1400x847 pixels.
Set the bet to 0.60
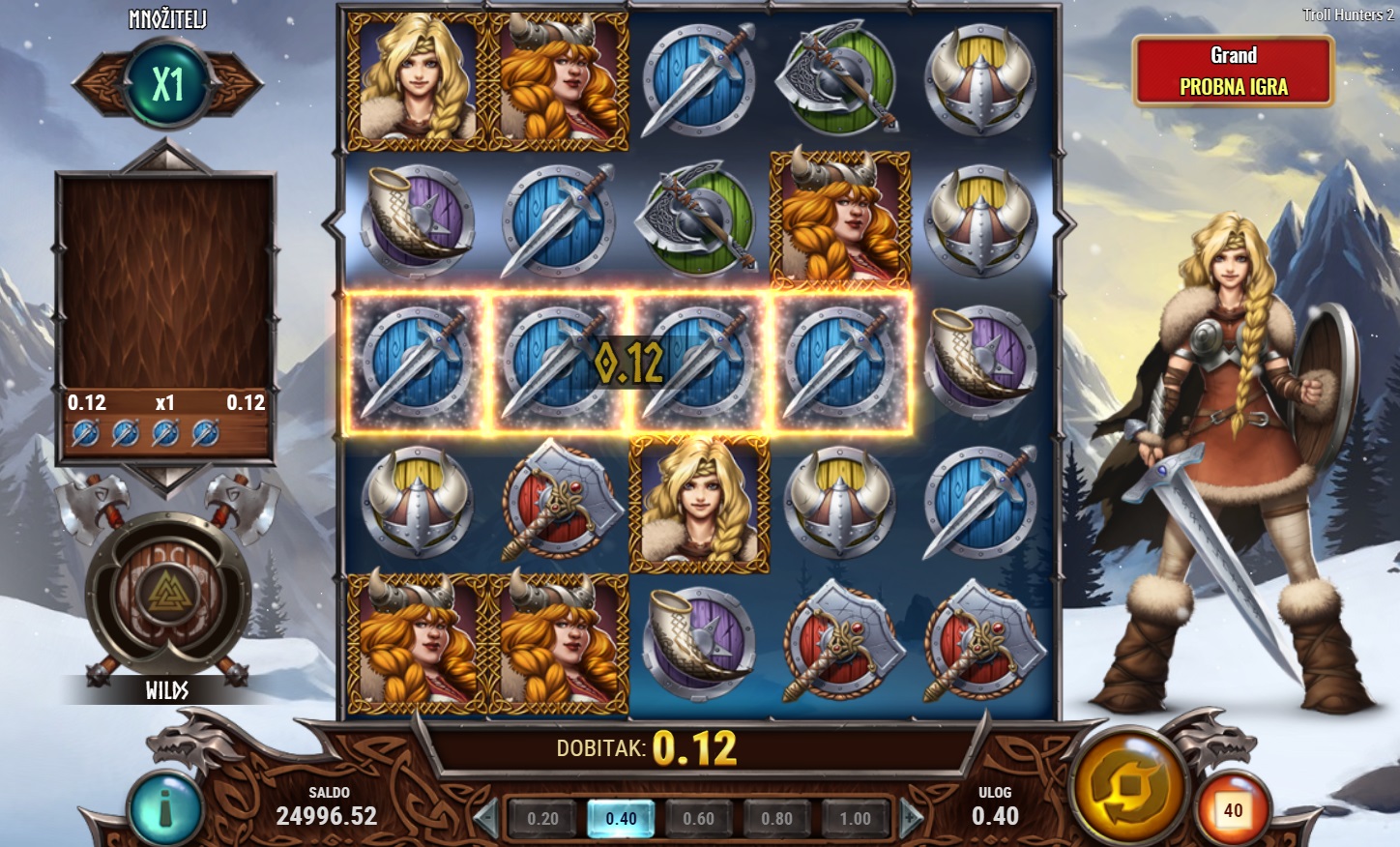pos(698,818)
